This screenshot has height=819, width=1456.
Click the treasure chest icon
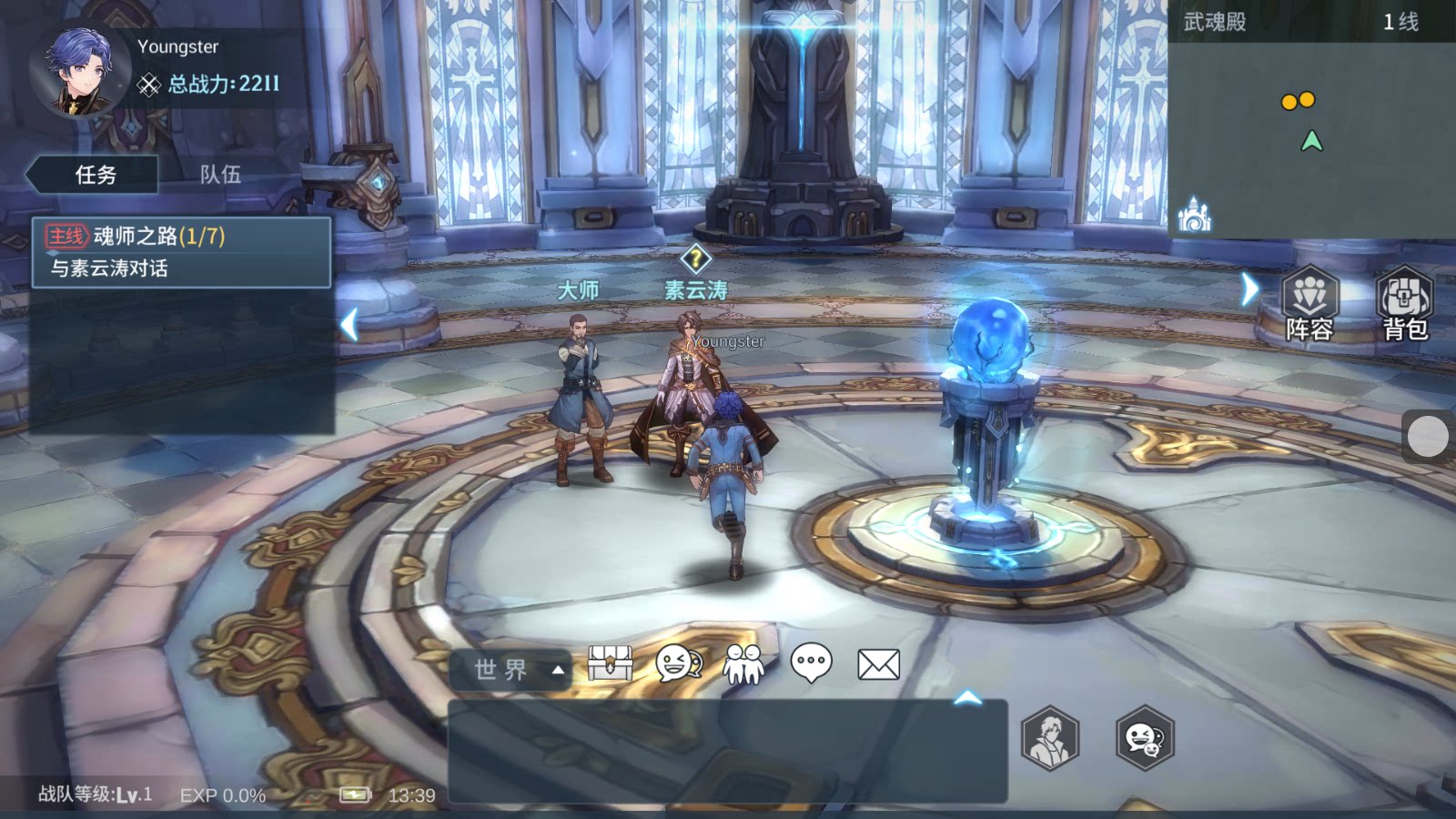(610, 663)
